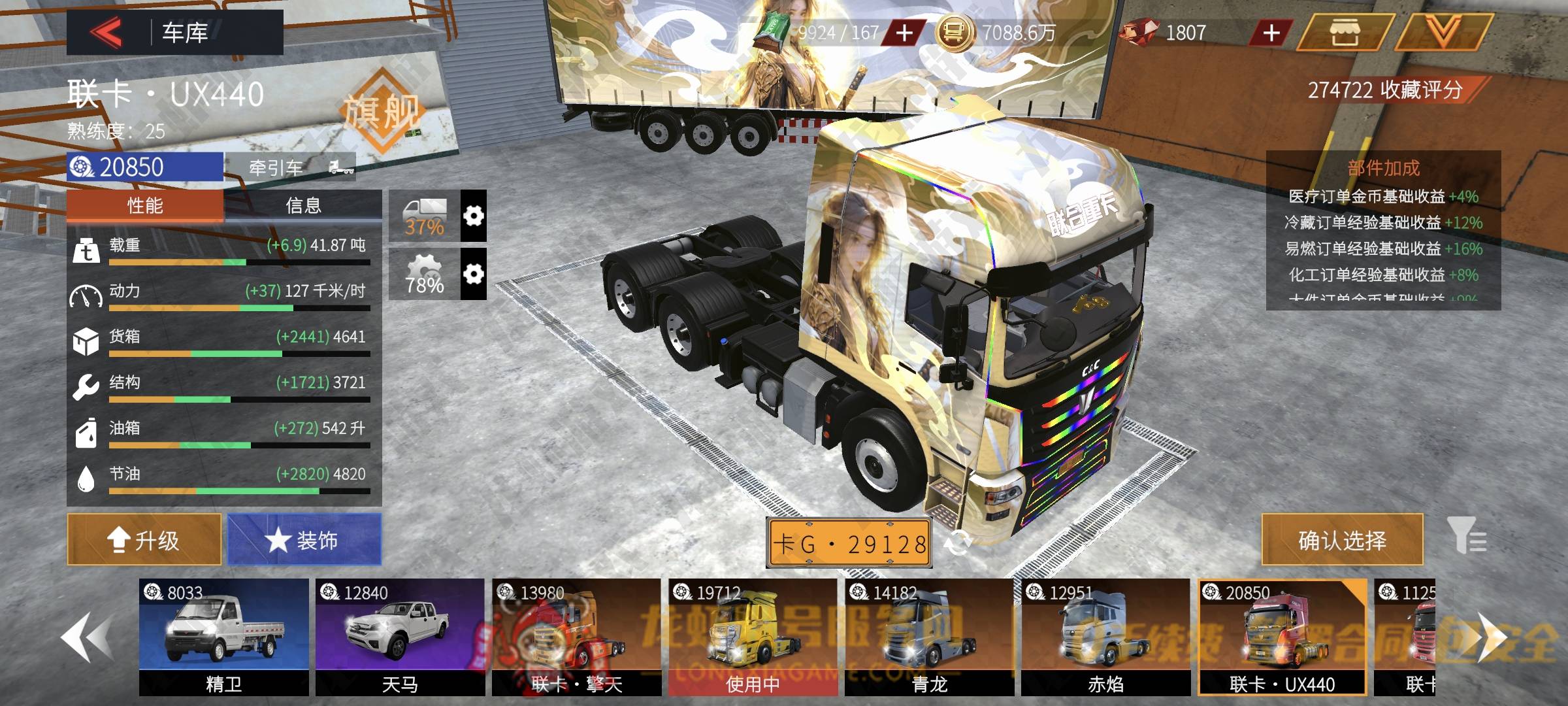This screenshot has height=706, width=1568.
Task: Open settings gear beside 37% truck icon
Action: (x=474, y=216)
